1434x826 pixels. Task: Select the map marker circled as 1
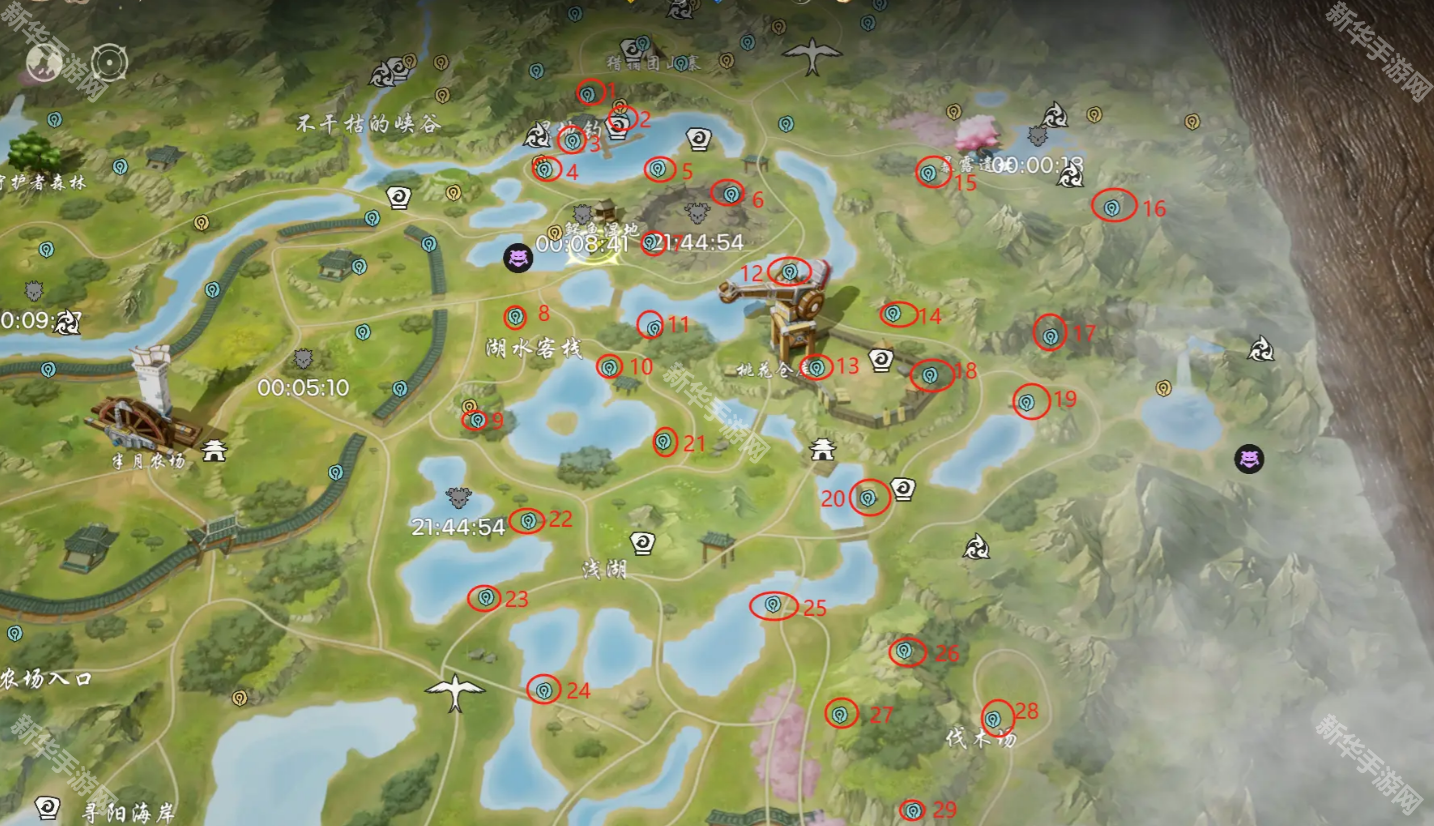[x=588, y=93]
